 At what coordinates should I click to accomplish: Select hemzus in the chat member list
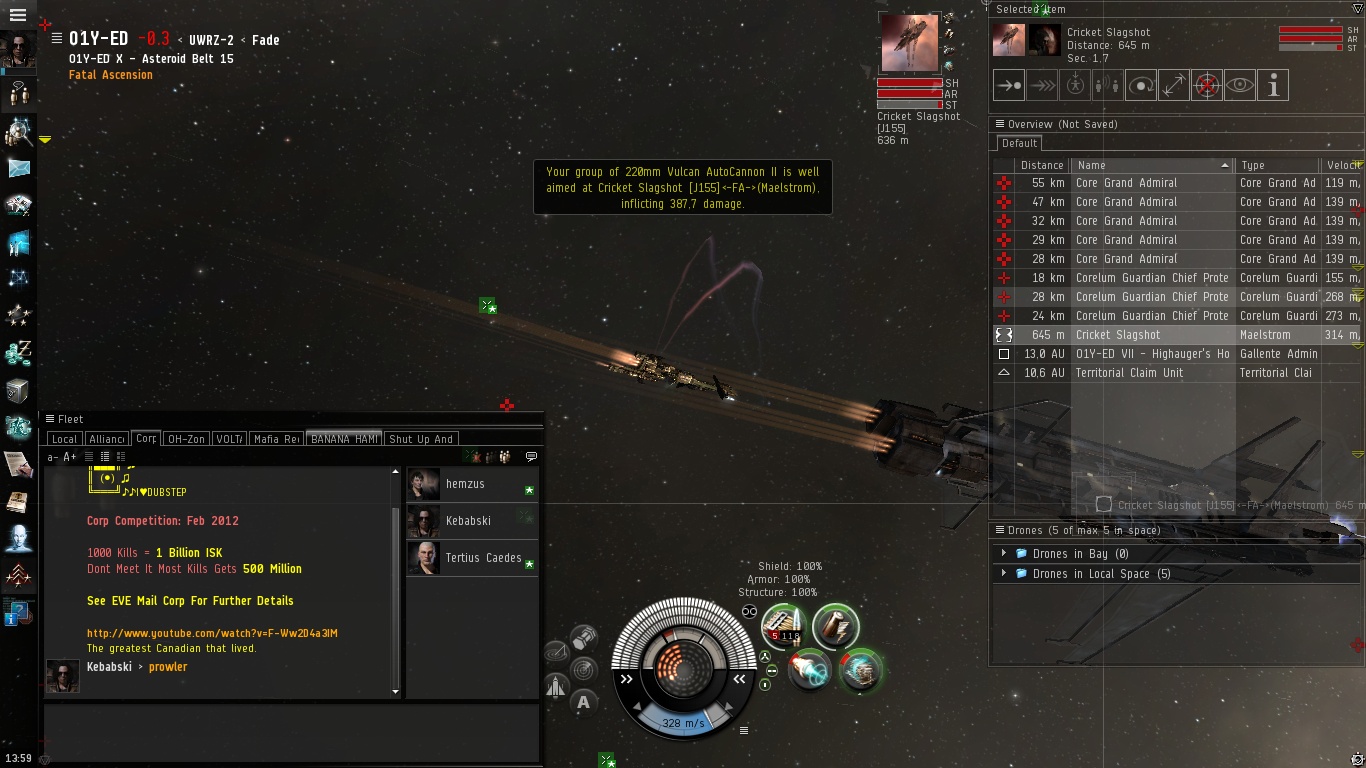(x=465, y=484)
